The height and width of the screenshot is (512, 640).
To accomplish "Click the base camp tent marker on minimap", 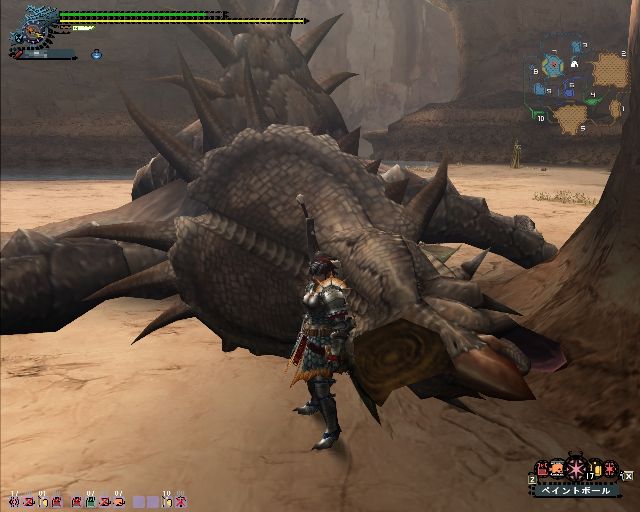I will click(575, 65).
